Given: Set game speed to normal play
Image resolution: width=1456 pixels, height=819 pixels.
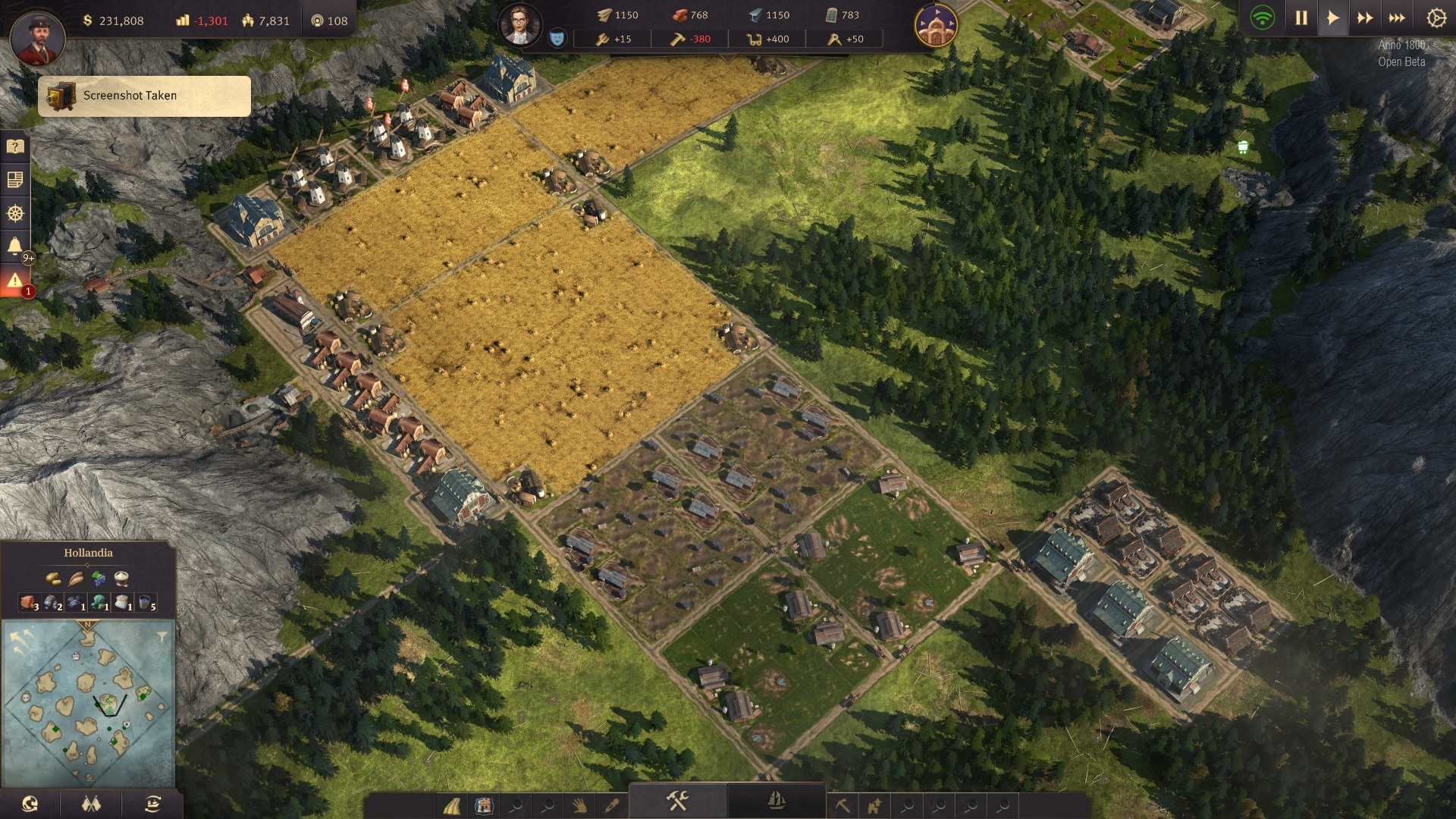Looking at the screenshot, I should click(x=1332, y=18).
